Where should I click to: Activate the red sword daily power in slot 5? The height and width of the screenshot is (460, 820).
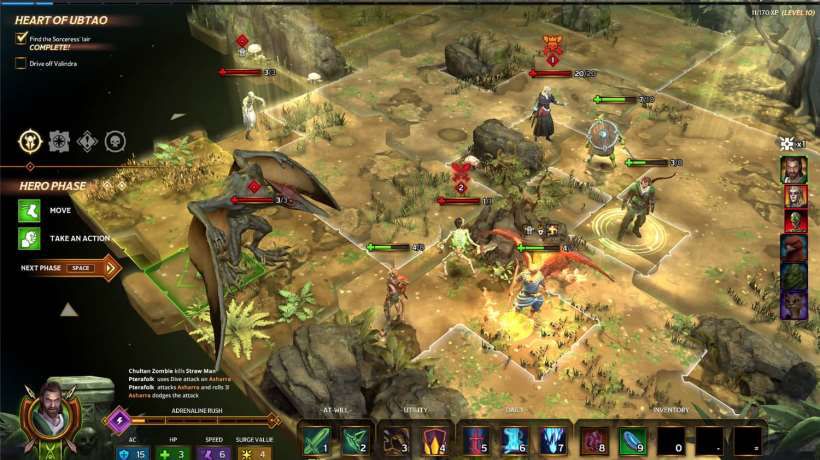click(475, 440)
